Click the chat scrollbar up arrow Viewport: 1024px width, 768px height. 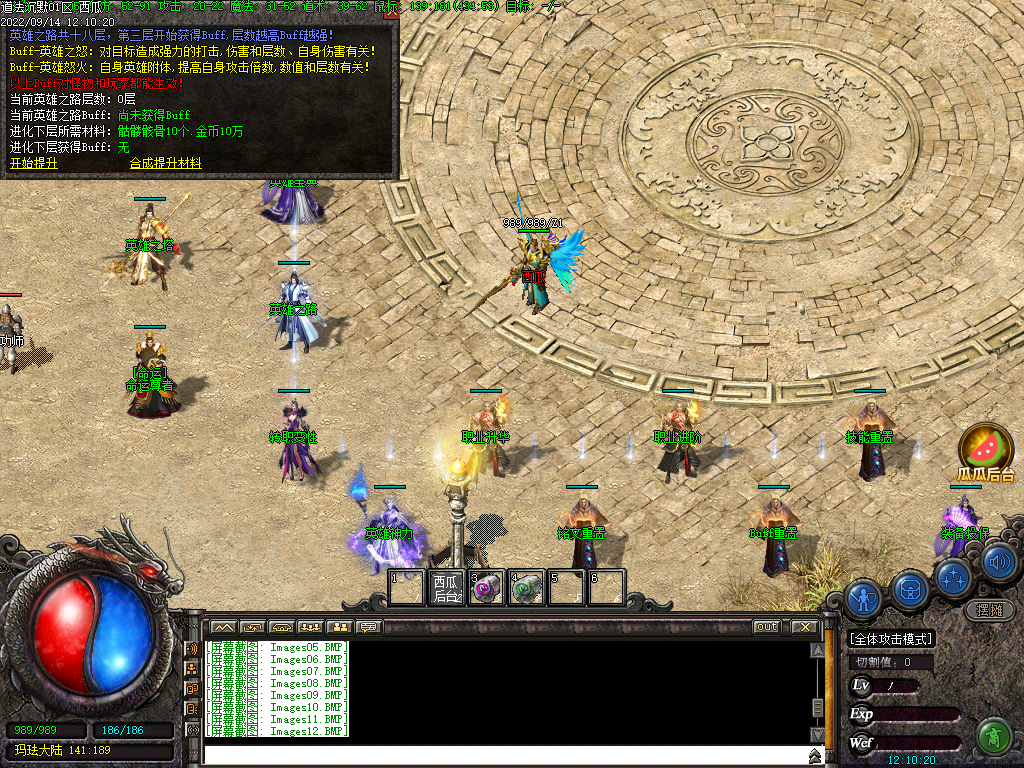817,650
